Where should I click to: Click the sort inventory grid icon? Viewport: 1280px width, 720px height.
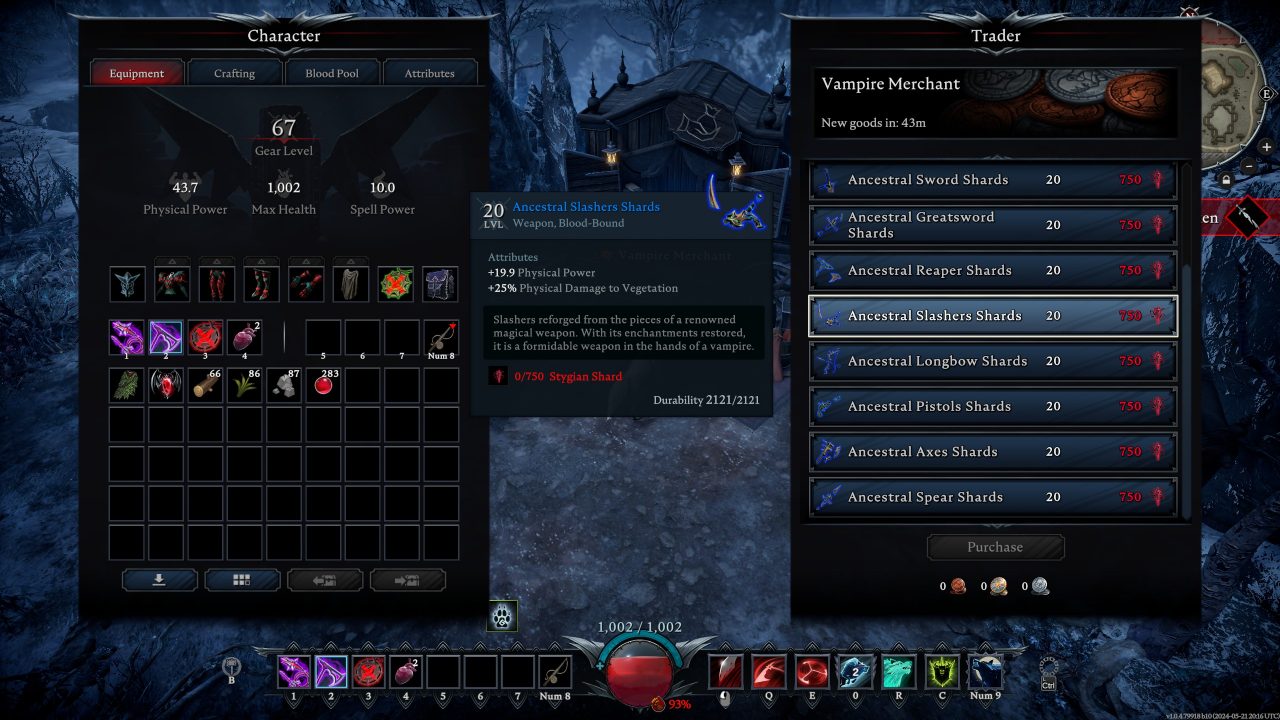pyautogui.click(x=241, y=580)
